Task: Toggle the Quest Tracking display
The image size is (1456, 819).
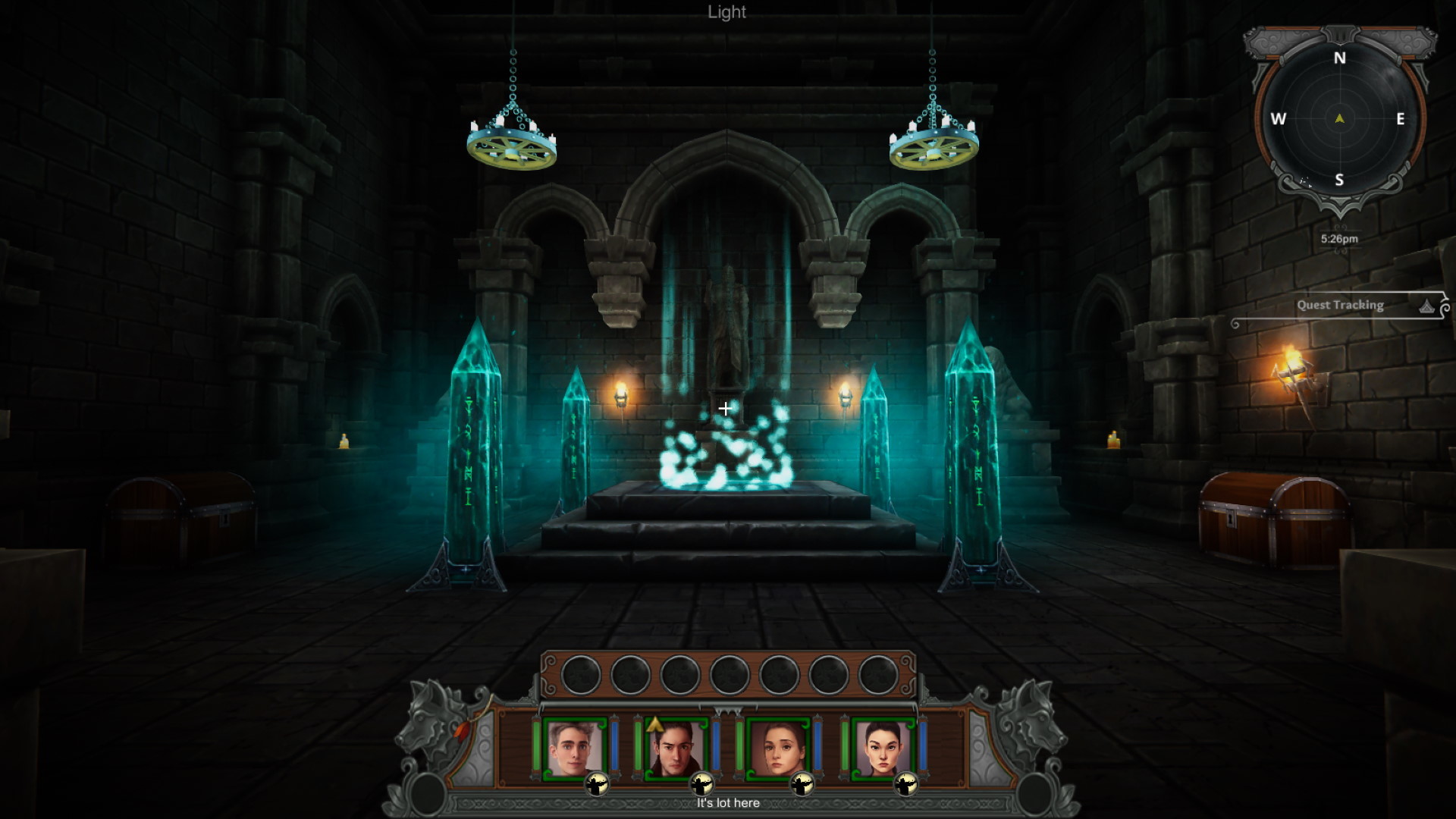Action: tap(1339, 306)
